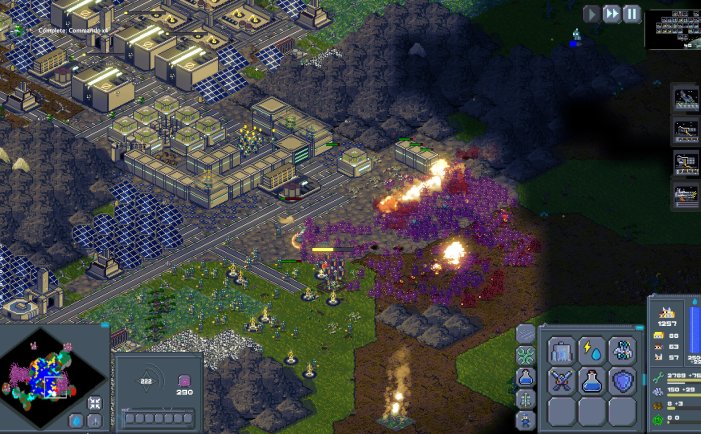Switch to the blue flask side tab

(x=526, y=378)
